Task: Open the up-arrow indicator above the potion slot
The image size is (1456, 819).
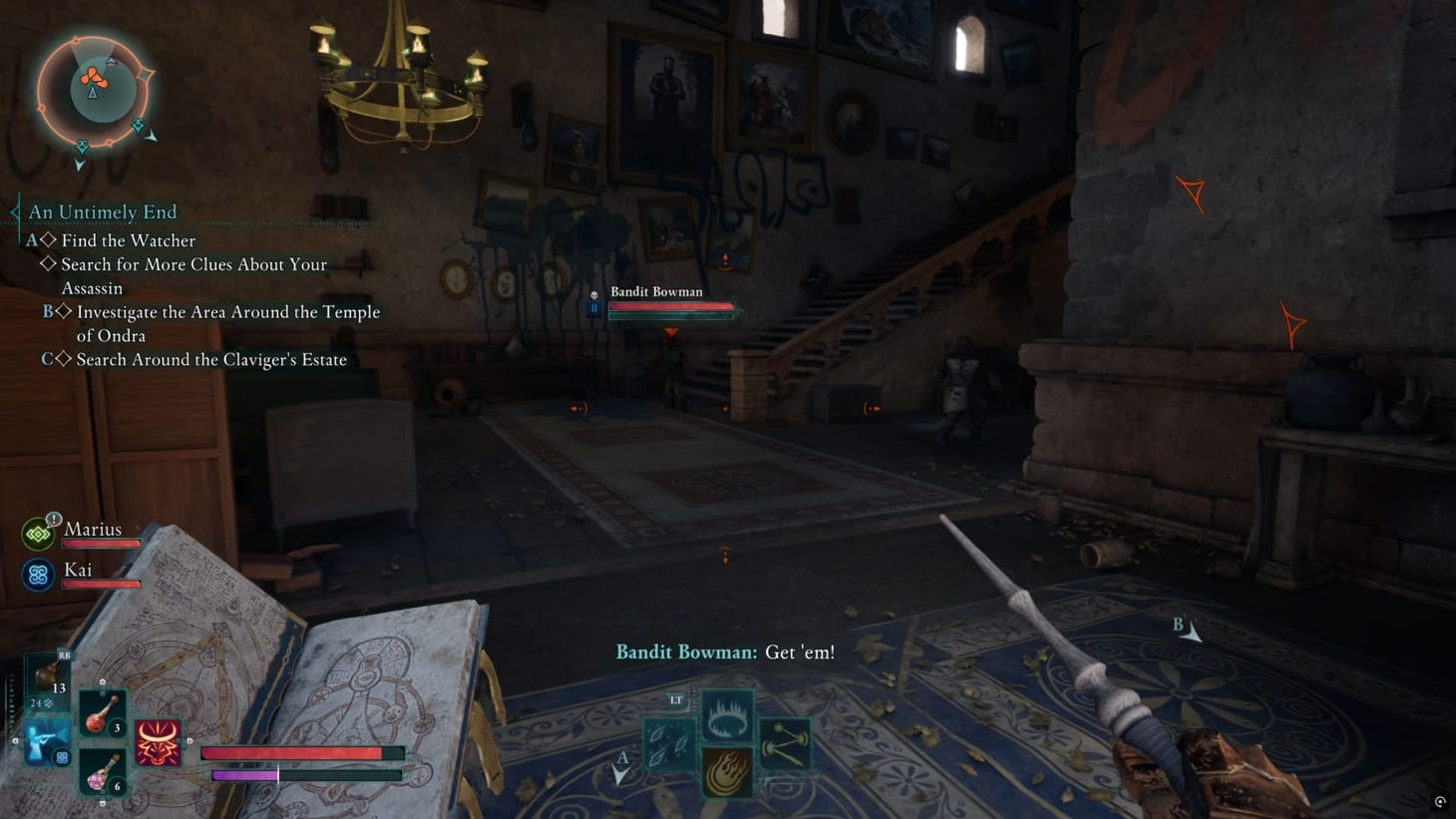Action: click(x=102, y=680)
